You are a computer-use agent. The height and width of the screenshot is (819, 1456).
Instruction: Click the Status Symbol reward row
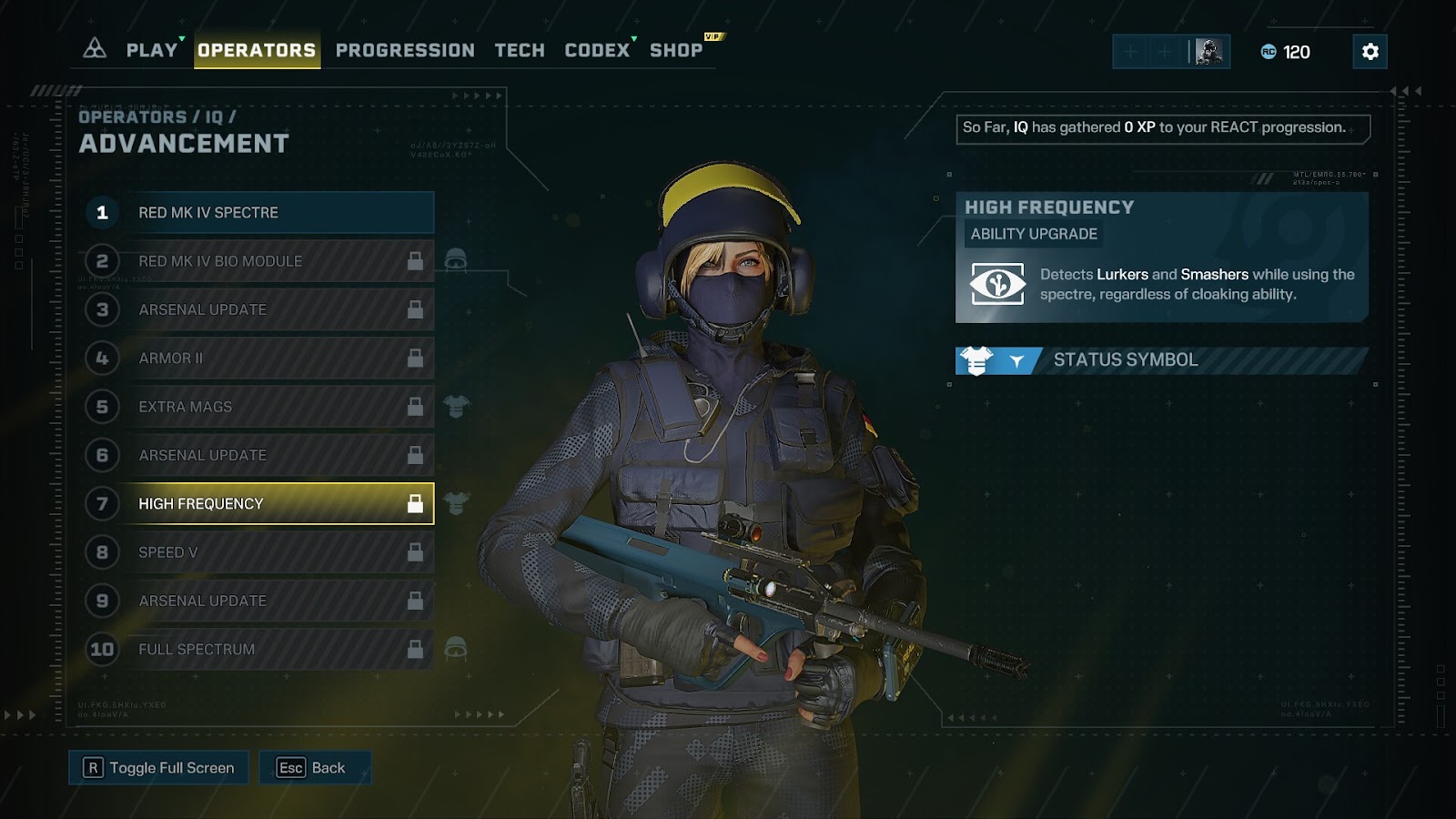point(1161,360)
